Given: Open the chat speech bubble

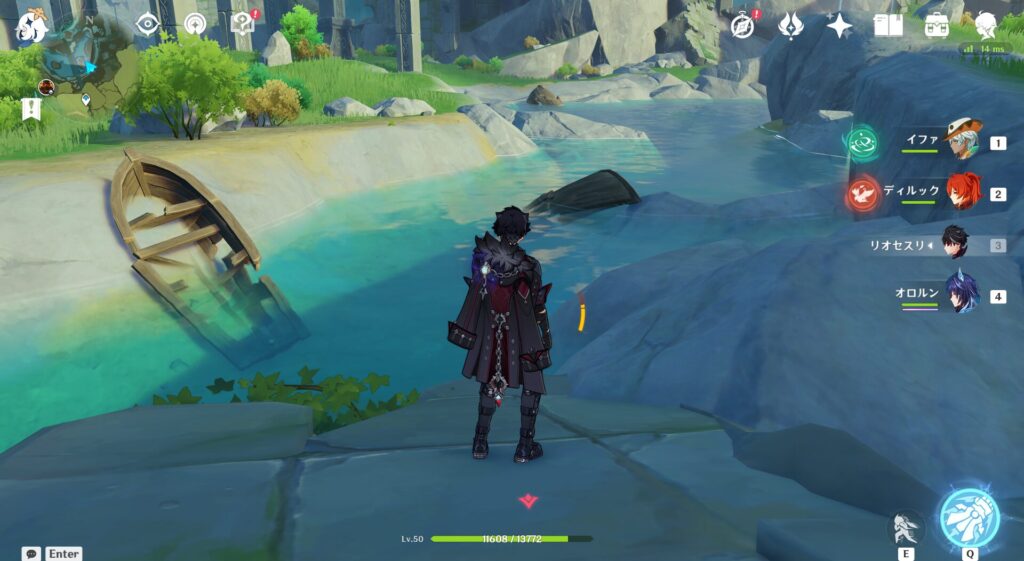Looking at the screenshot, I should [x=31, y=553].
